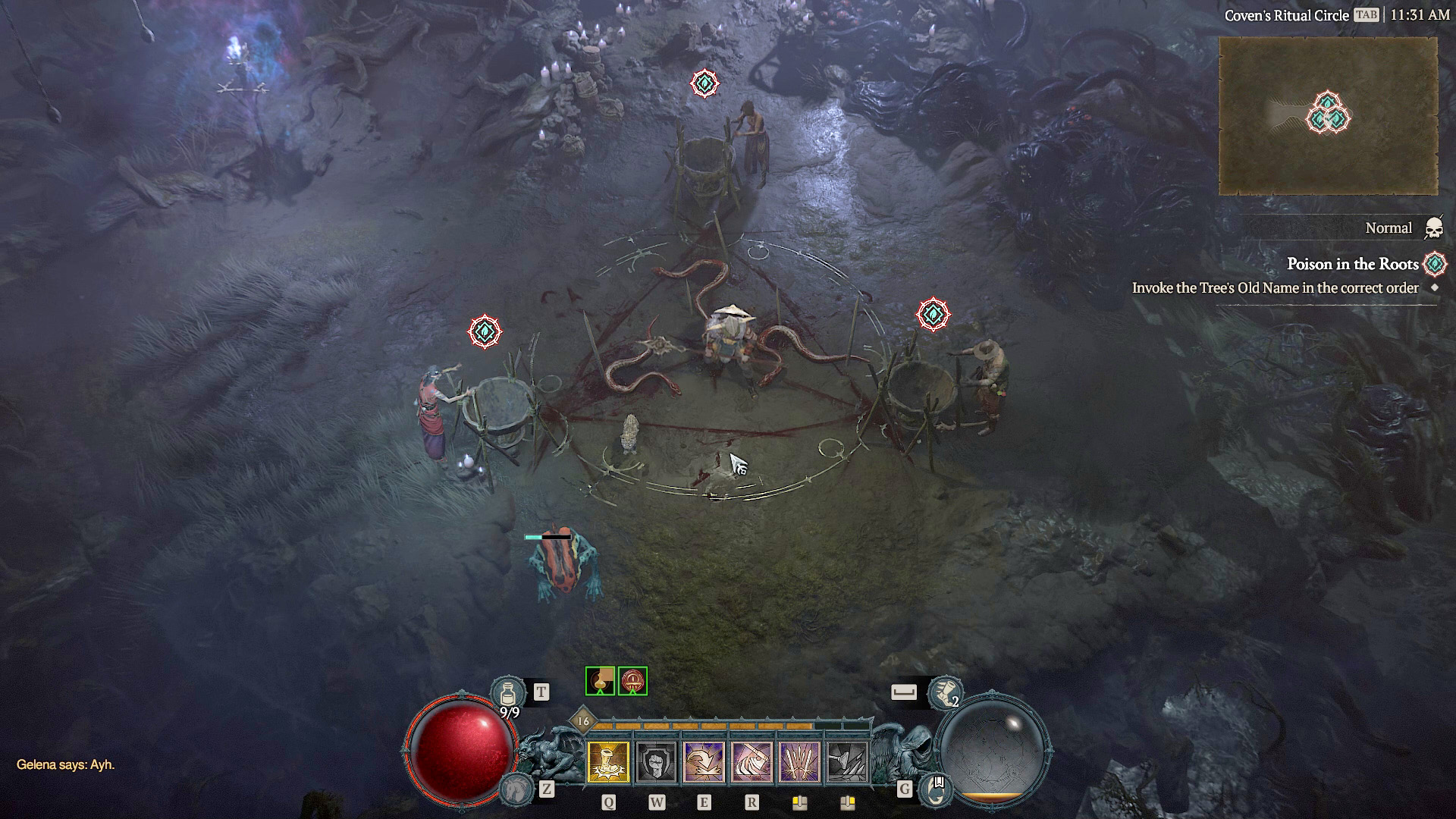Use the falling swords skill
This screenshot has height=819, width=1456.
[799, 761]
